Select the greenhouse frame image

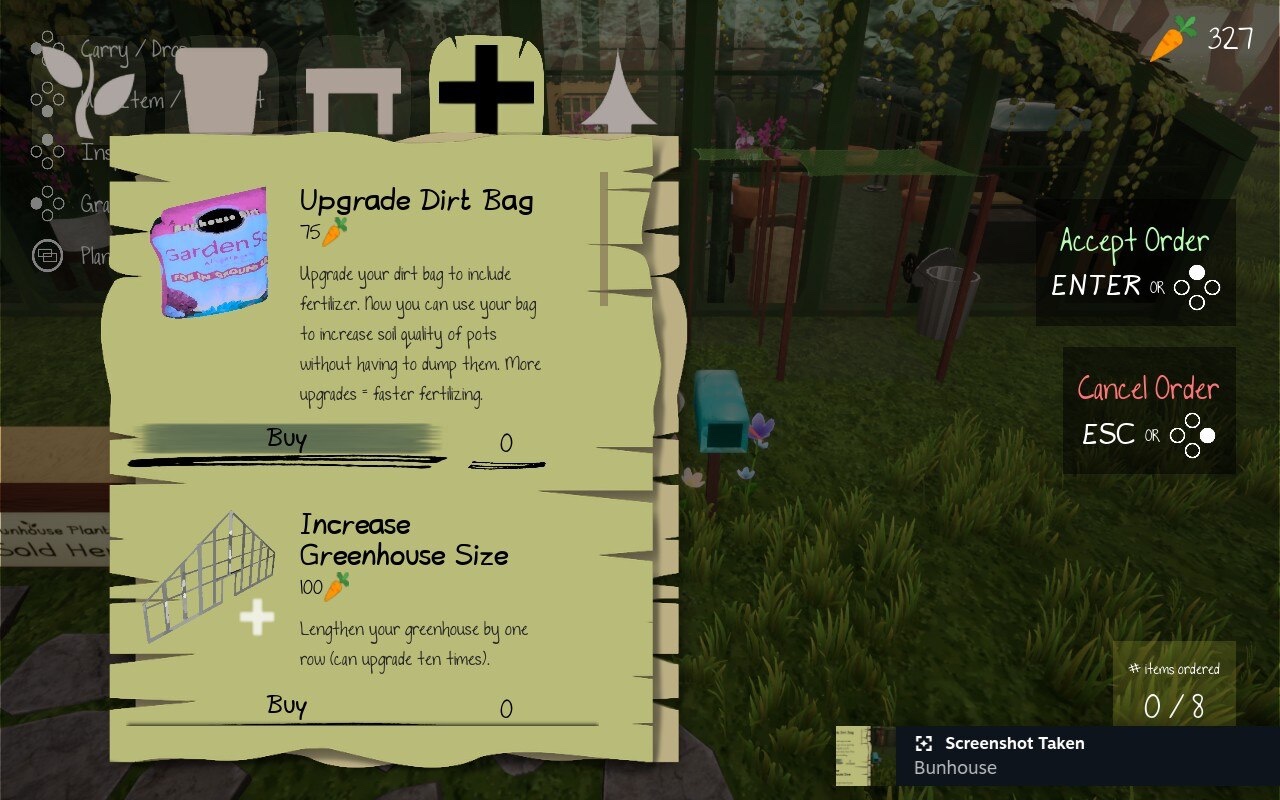pyautogui.click(x=212, y=578)
